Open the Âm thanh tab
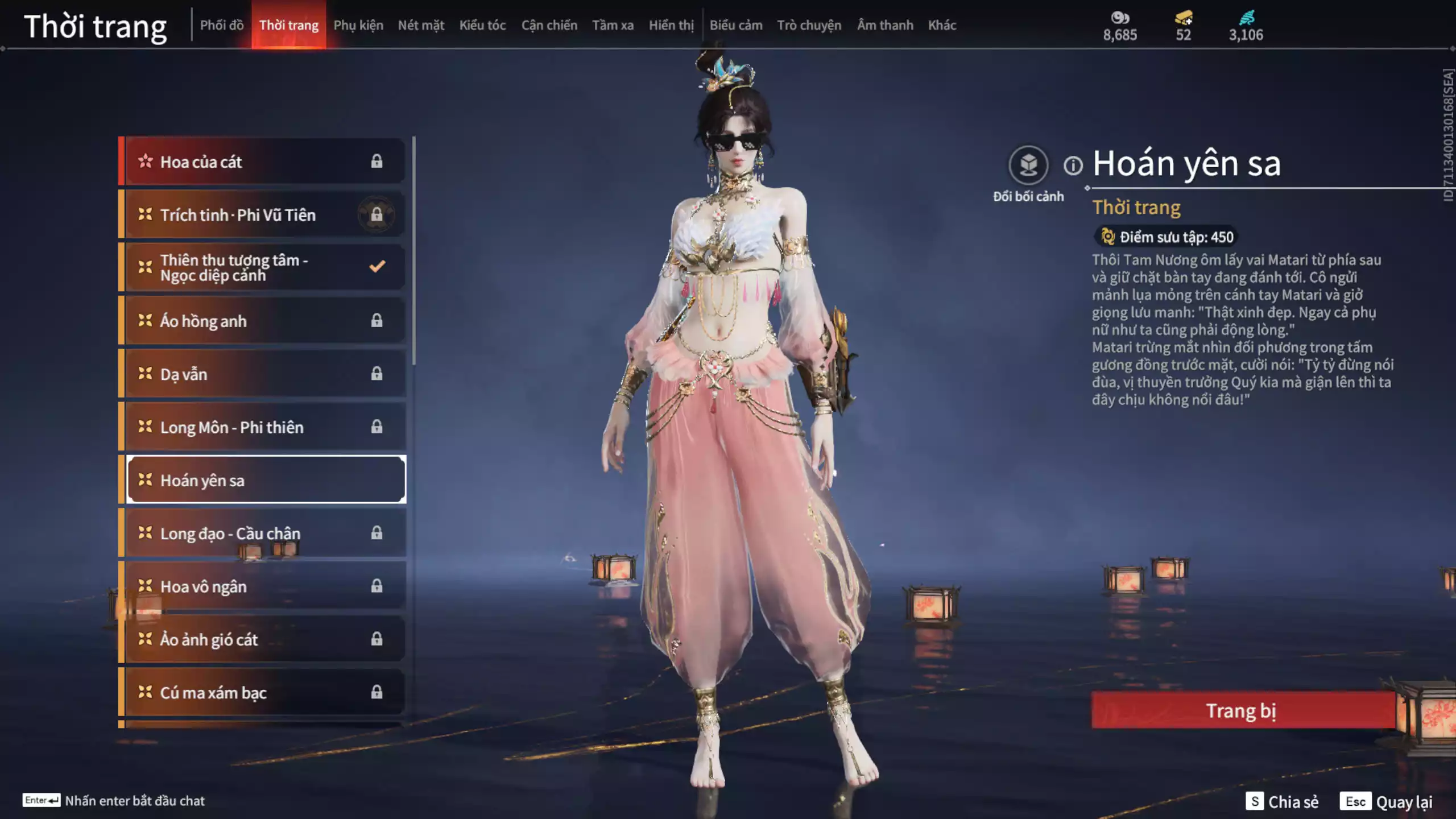 click(x=885, y=25)
